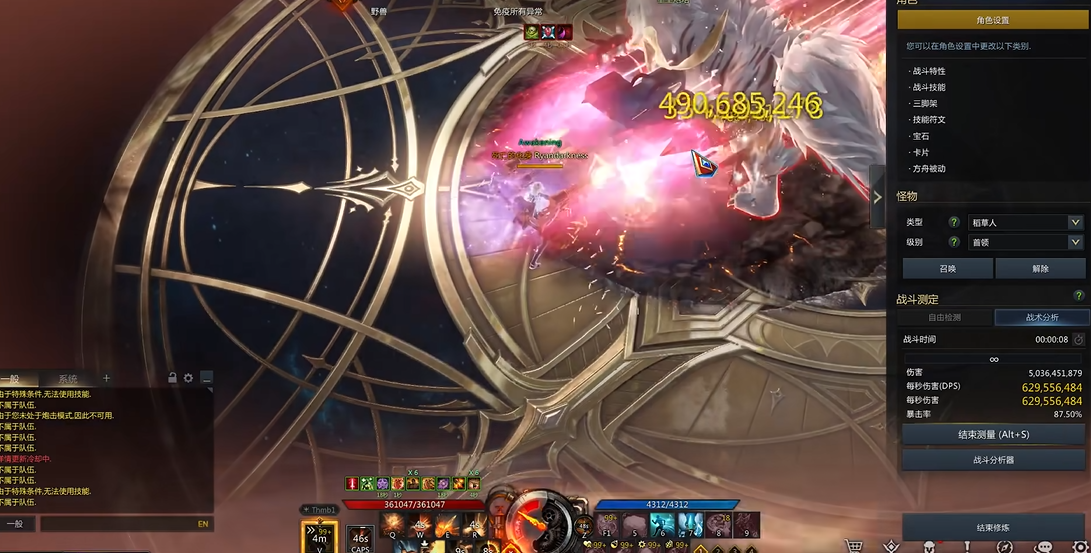Switch to the 自由检测 tab
The height and width of the screenshot is (553, 1091).
(x=944, y=317)
